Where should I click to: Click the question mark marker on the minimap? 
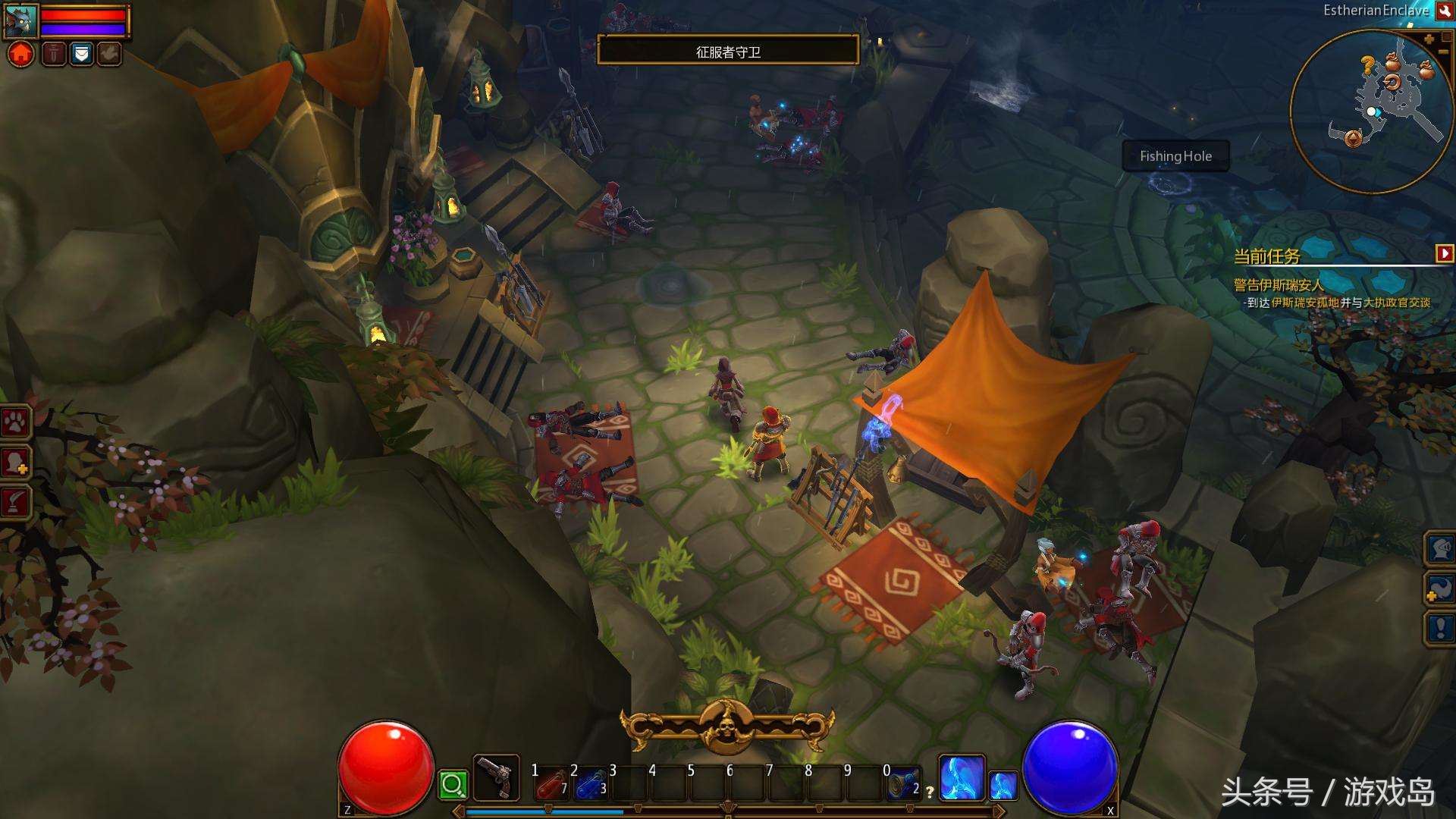pyautogui.click(x=1367, y=66)
